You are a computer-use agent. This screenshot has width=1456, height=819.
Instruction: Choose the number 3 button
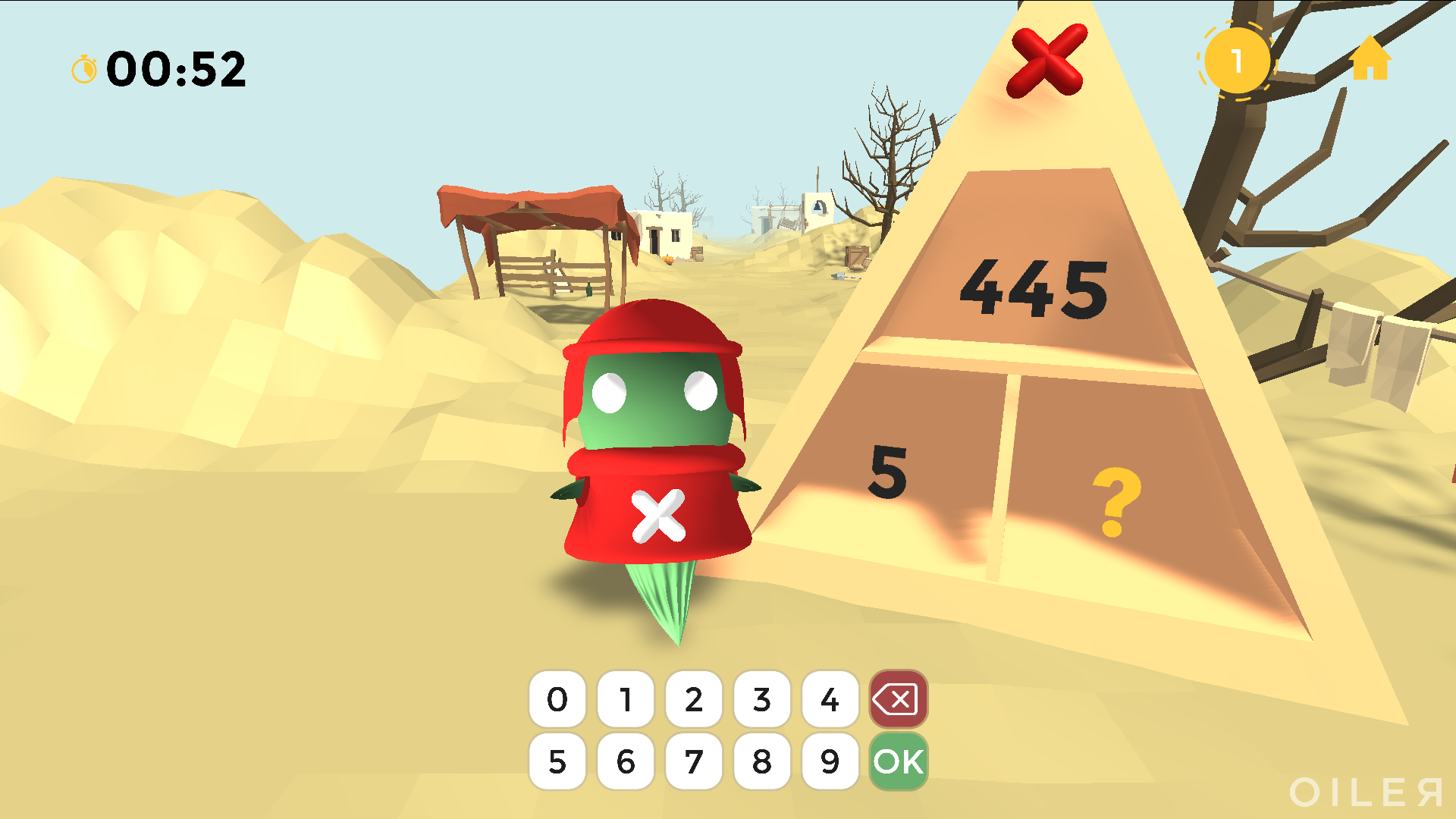[762, 699]
